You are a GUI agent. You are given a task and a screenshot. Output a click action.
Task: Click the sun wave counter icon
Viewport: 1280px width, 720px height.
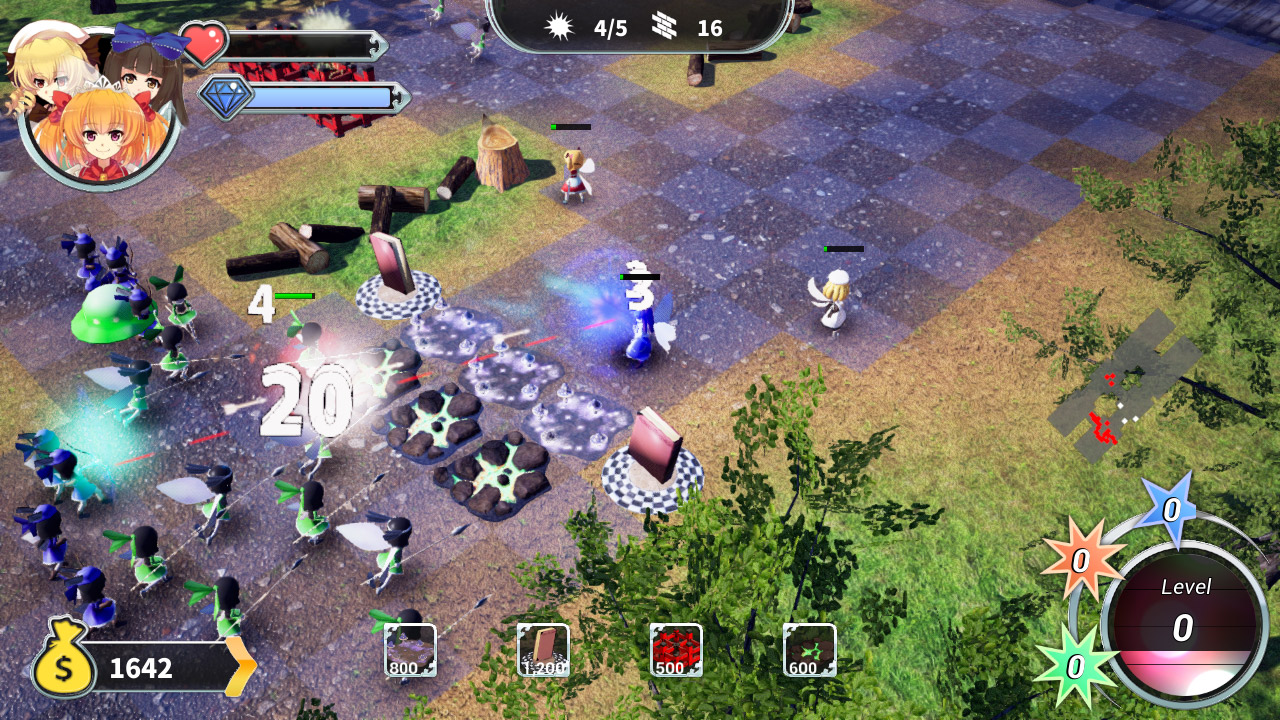[x=560, y=27]
